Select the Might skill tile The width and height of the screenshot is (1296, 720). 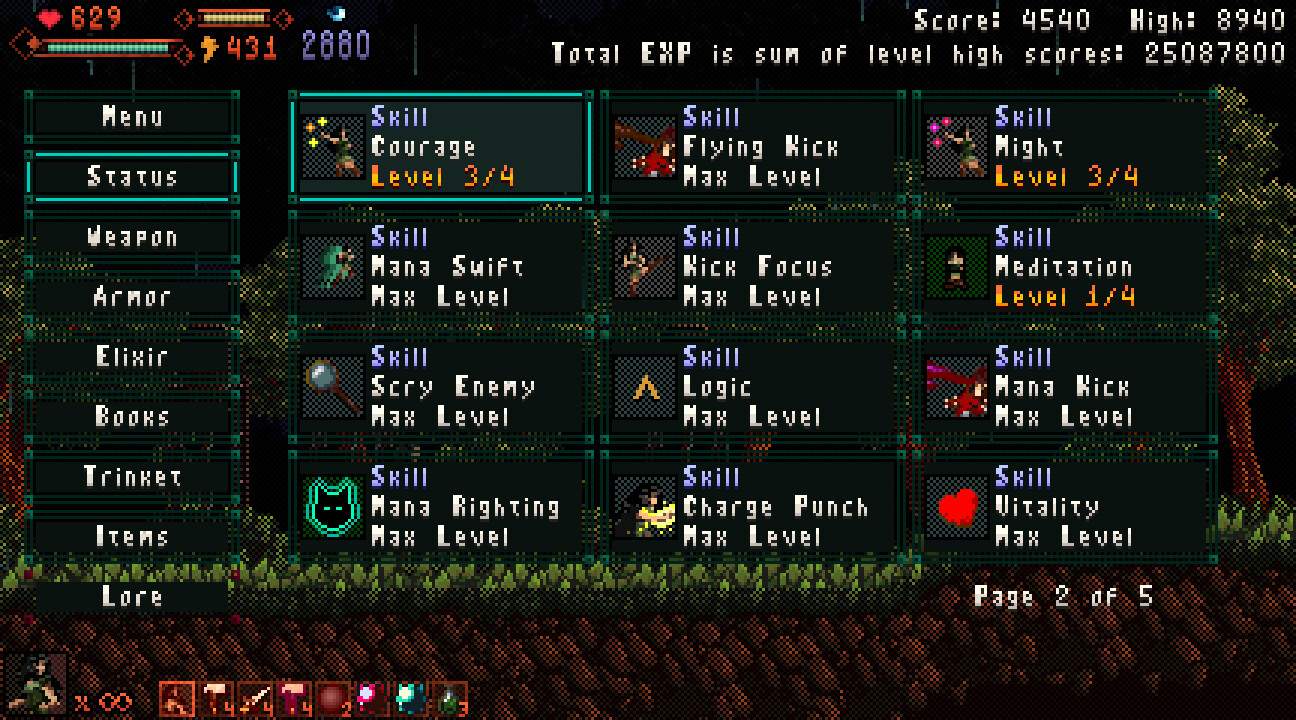1064,147
